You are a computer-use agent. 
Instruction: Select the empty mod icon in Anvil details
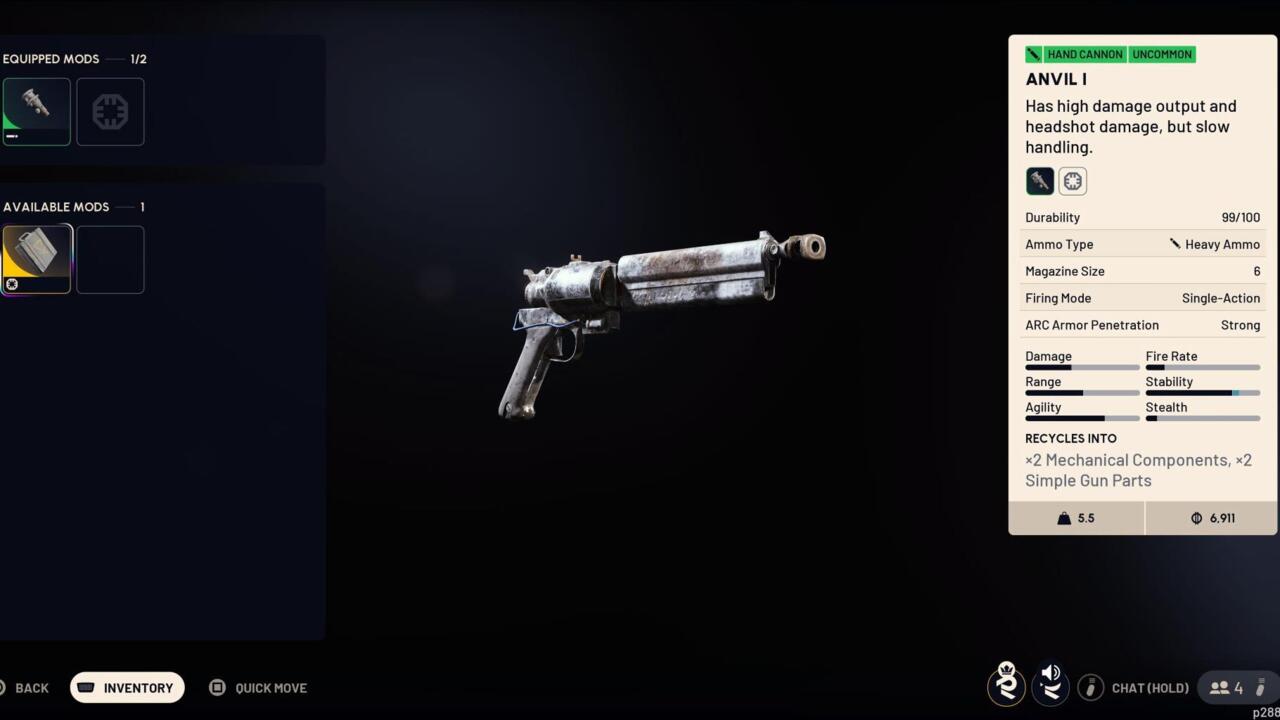coord(1073,181)
